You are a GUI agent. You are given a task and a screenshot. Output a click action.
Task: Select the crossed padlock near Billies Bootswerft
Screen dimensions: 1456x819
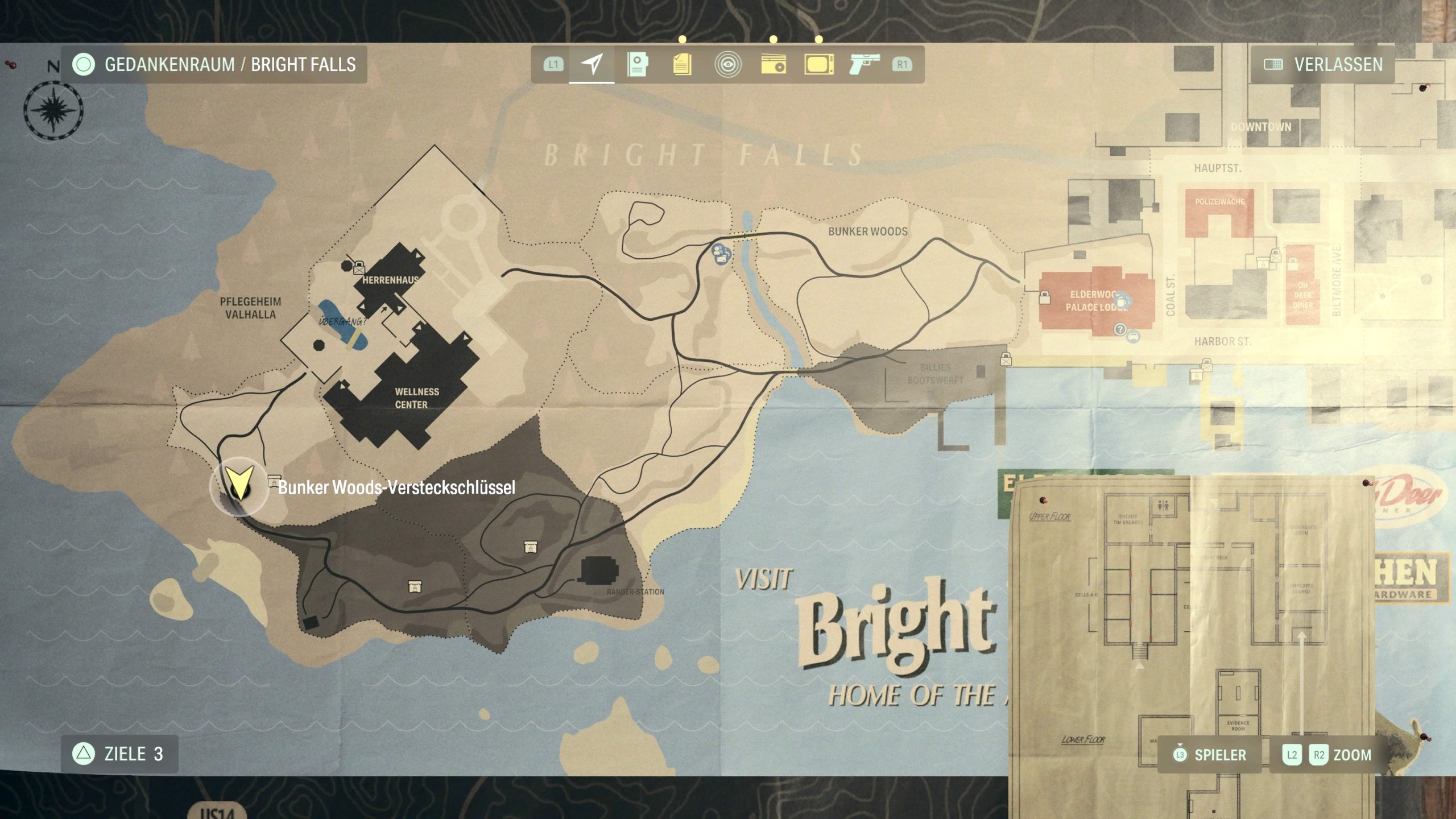1006,359
